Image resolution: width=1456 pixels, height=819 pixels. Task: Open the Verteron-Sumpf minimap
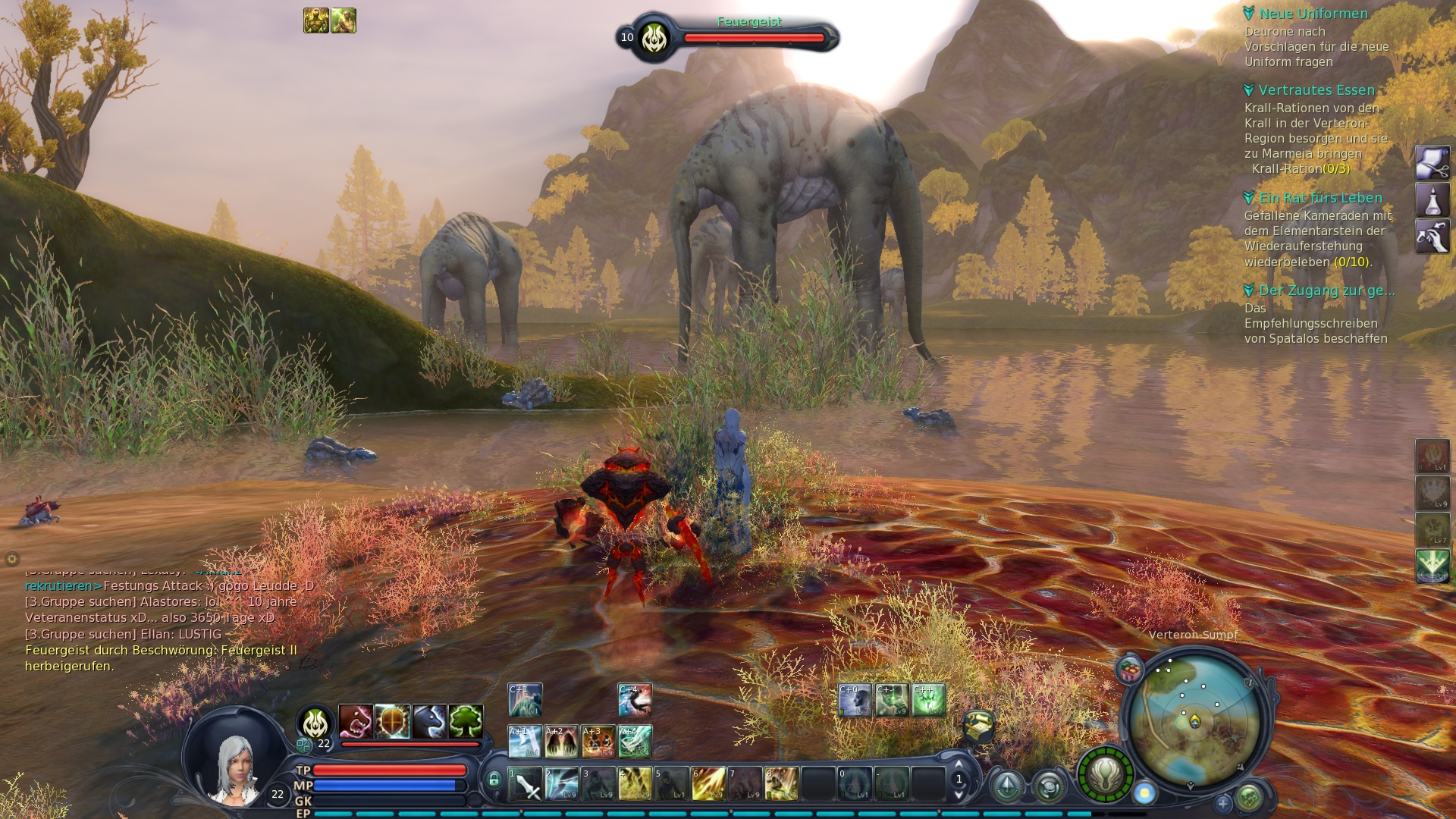1194,720
